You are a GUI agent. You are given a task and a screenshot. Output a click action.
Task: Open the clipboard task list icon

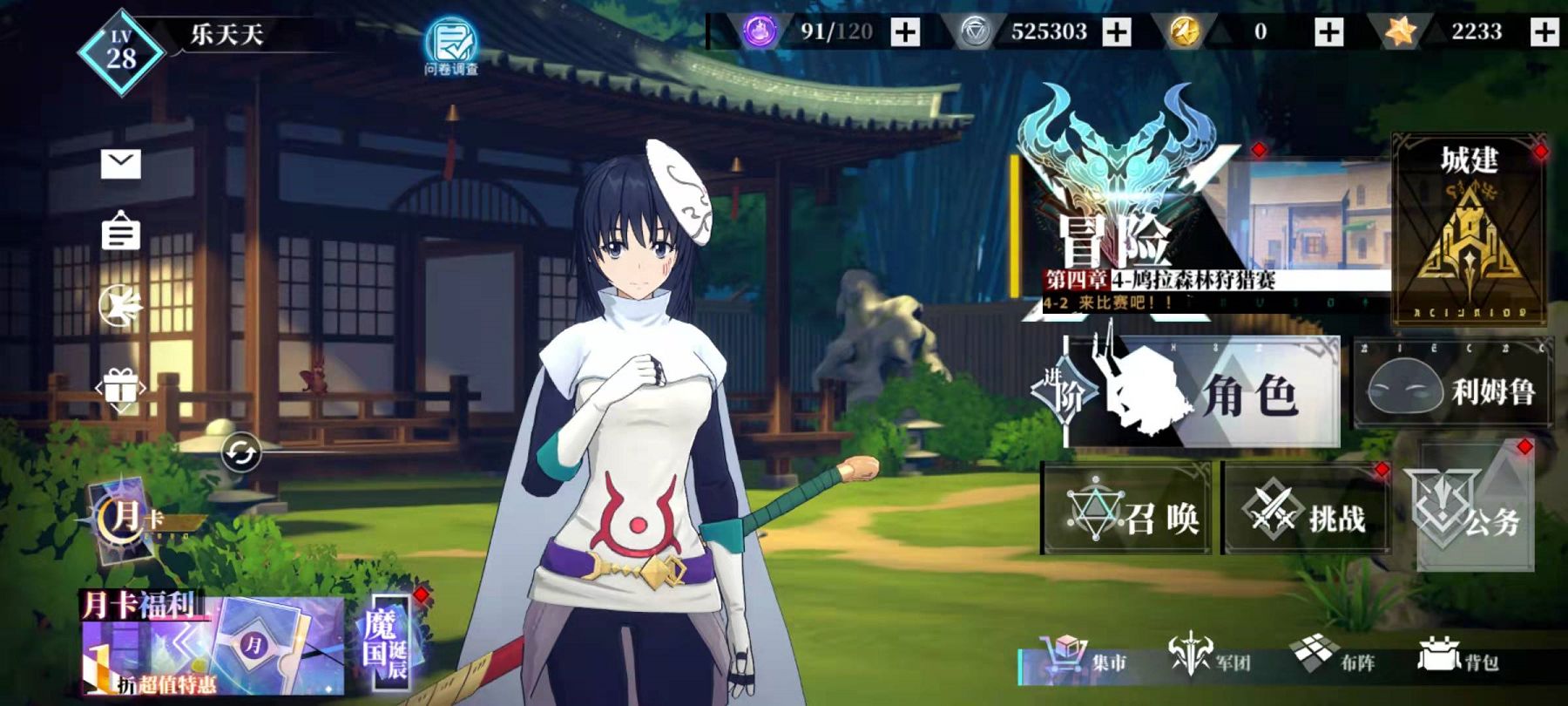pos(120,232)
